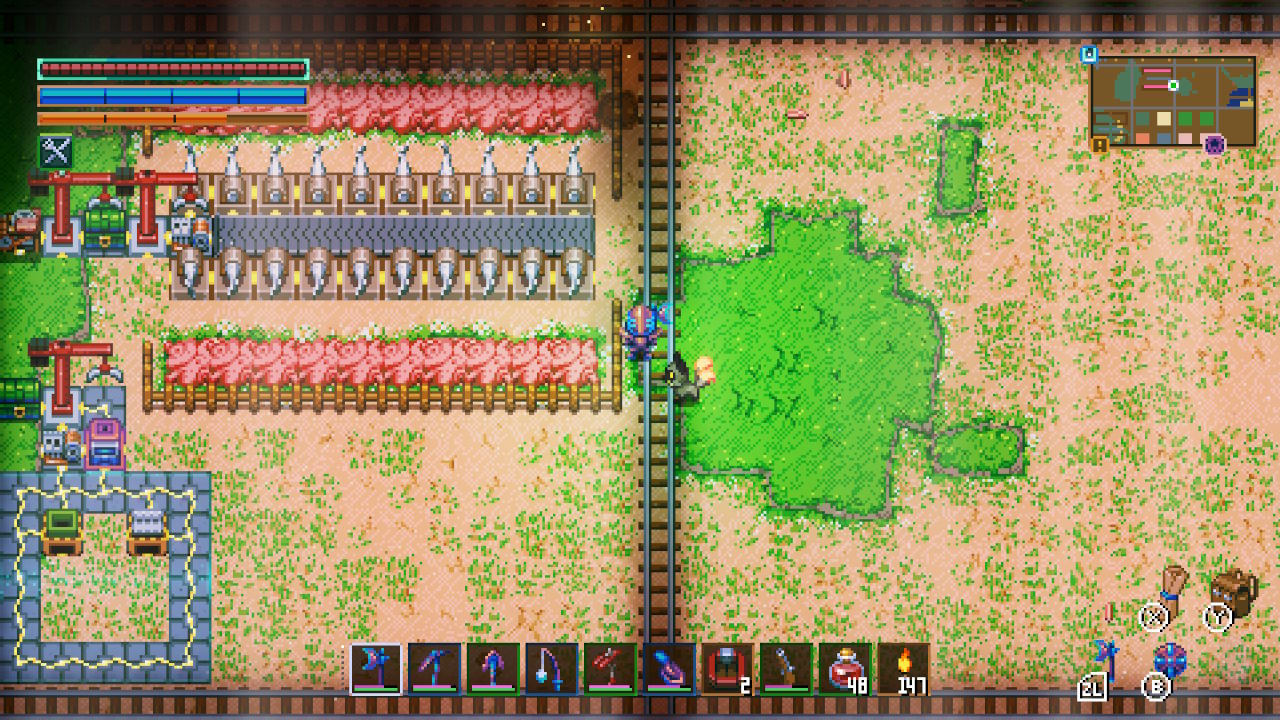Equip the fishing rod from the hotbar
1280x720 pixels.
552,669
